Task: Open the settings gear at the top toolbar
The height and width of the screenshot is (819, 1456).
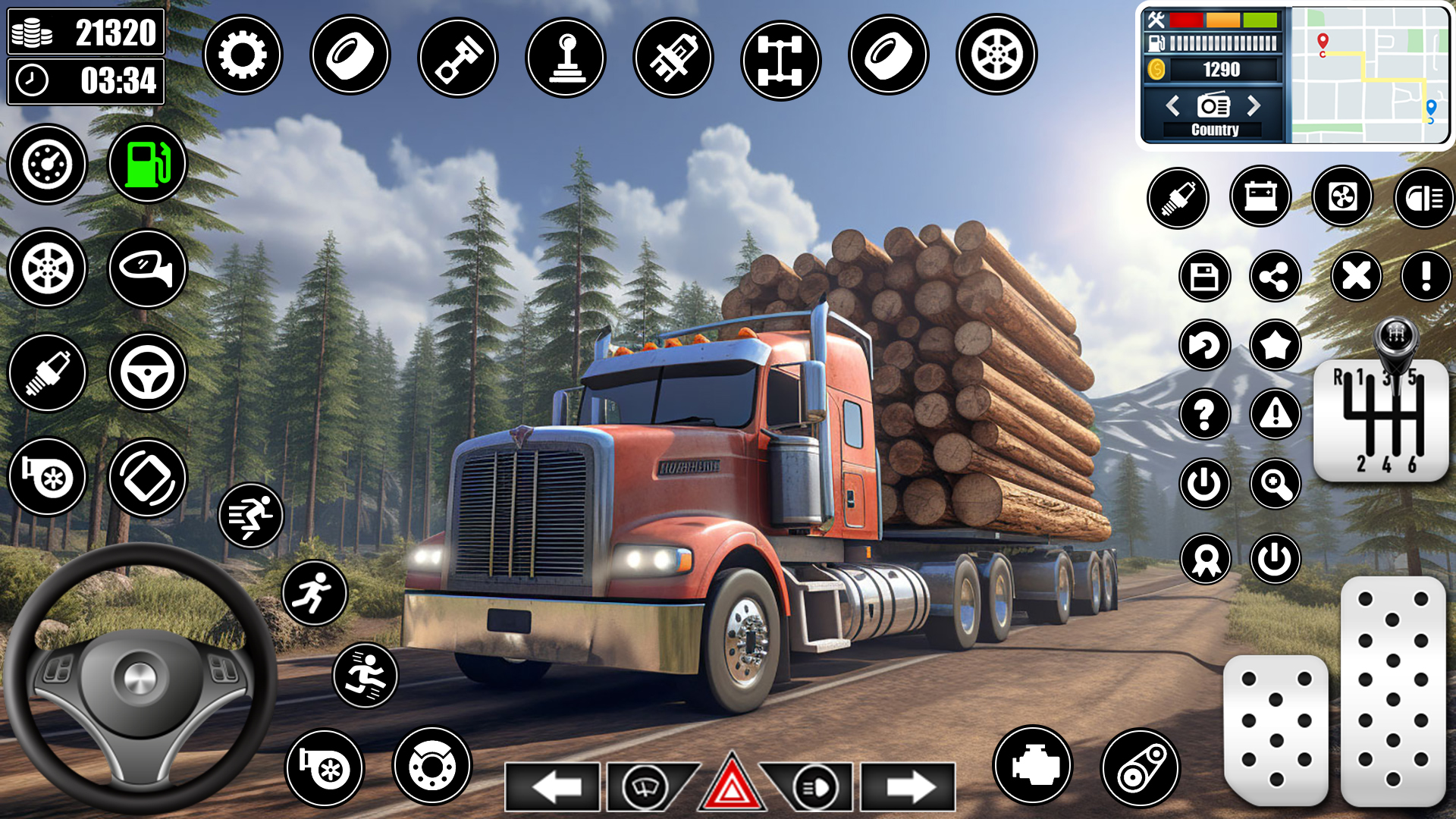Action: tap(243, 55)
